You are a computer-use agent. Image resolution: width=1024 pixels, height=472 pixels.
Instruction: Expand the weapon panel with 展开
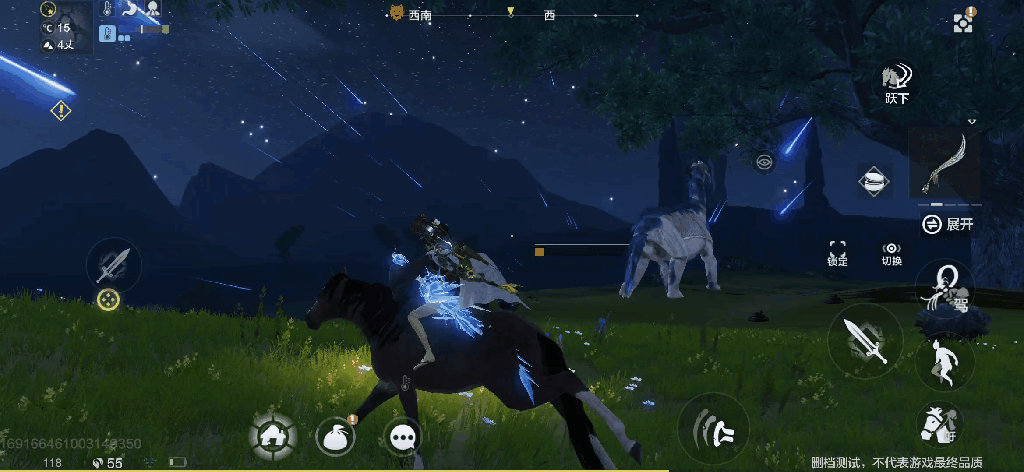point(947,224)
